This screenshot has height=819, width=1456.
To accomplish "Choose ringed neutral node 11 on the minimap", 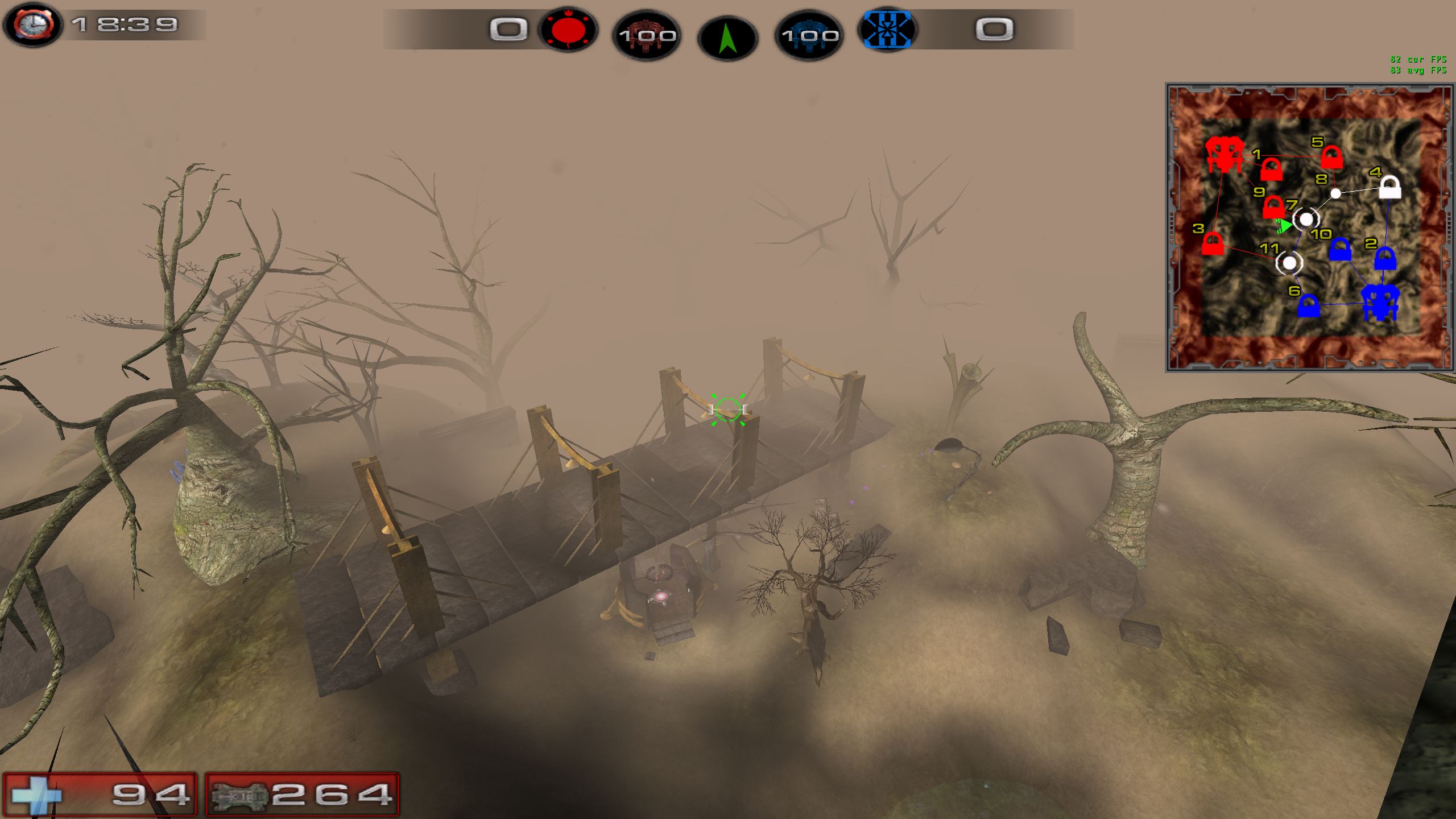I will click(1289, 263).
